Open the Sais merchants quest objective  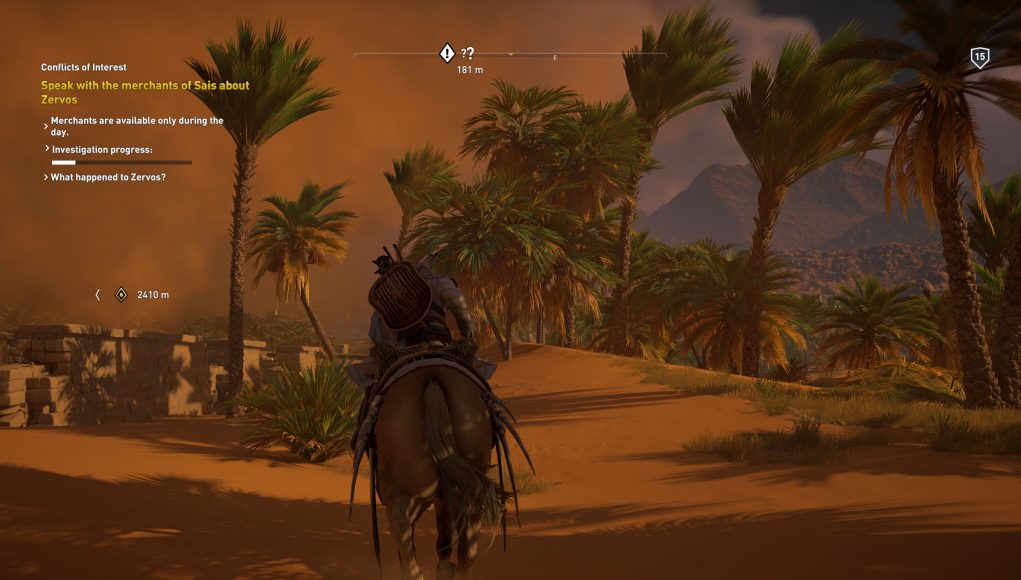(x=145, y=92)
